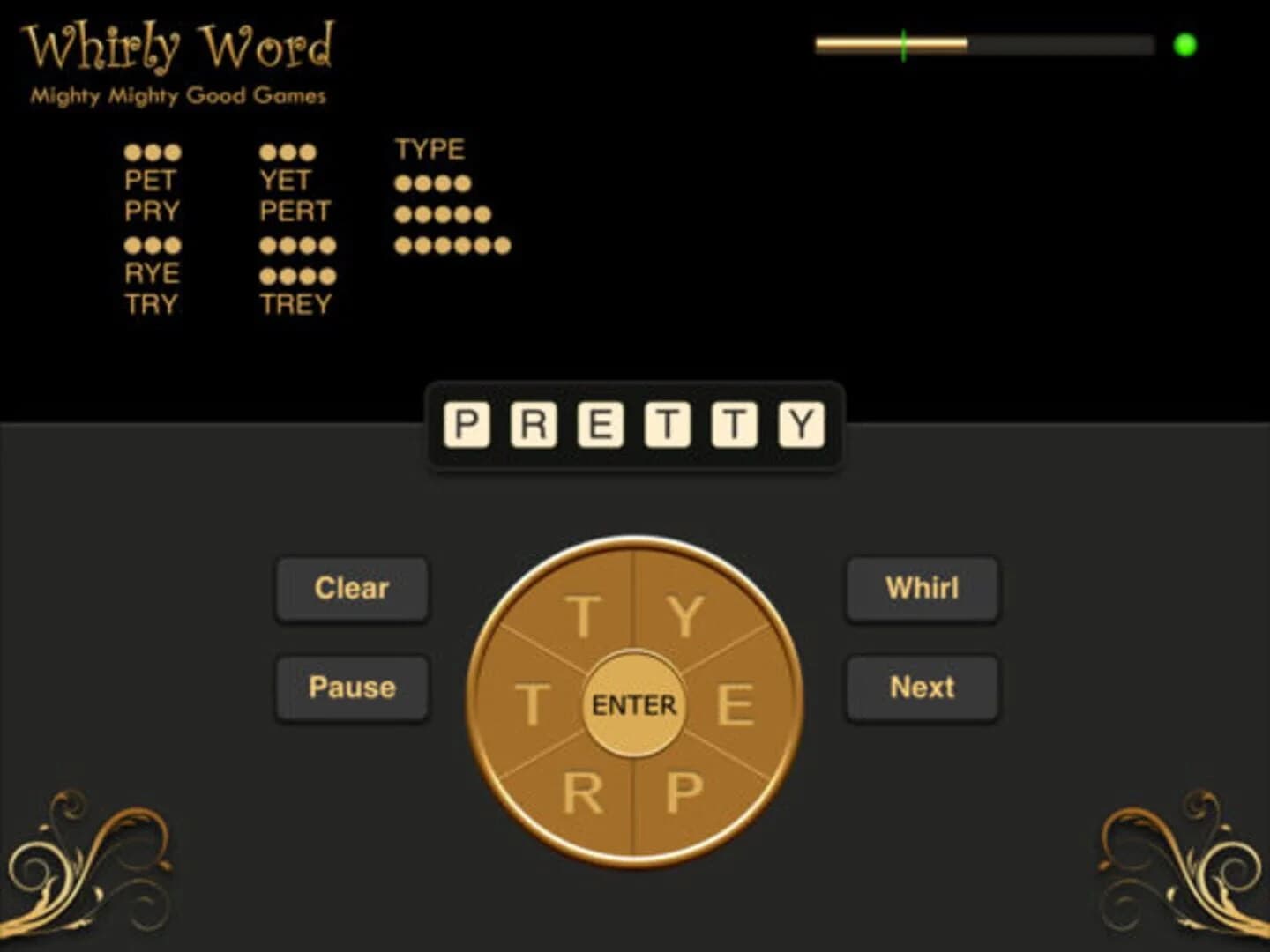
Task: Select the letter T on the wheel's left segment
Action: (x=533, y=703)
